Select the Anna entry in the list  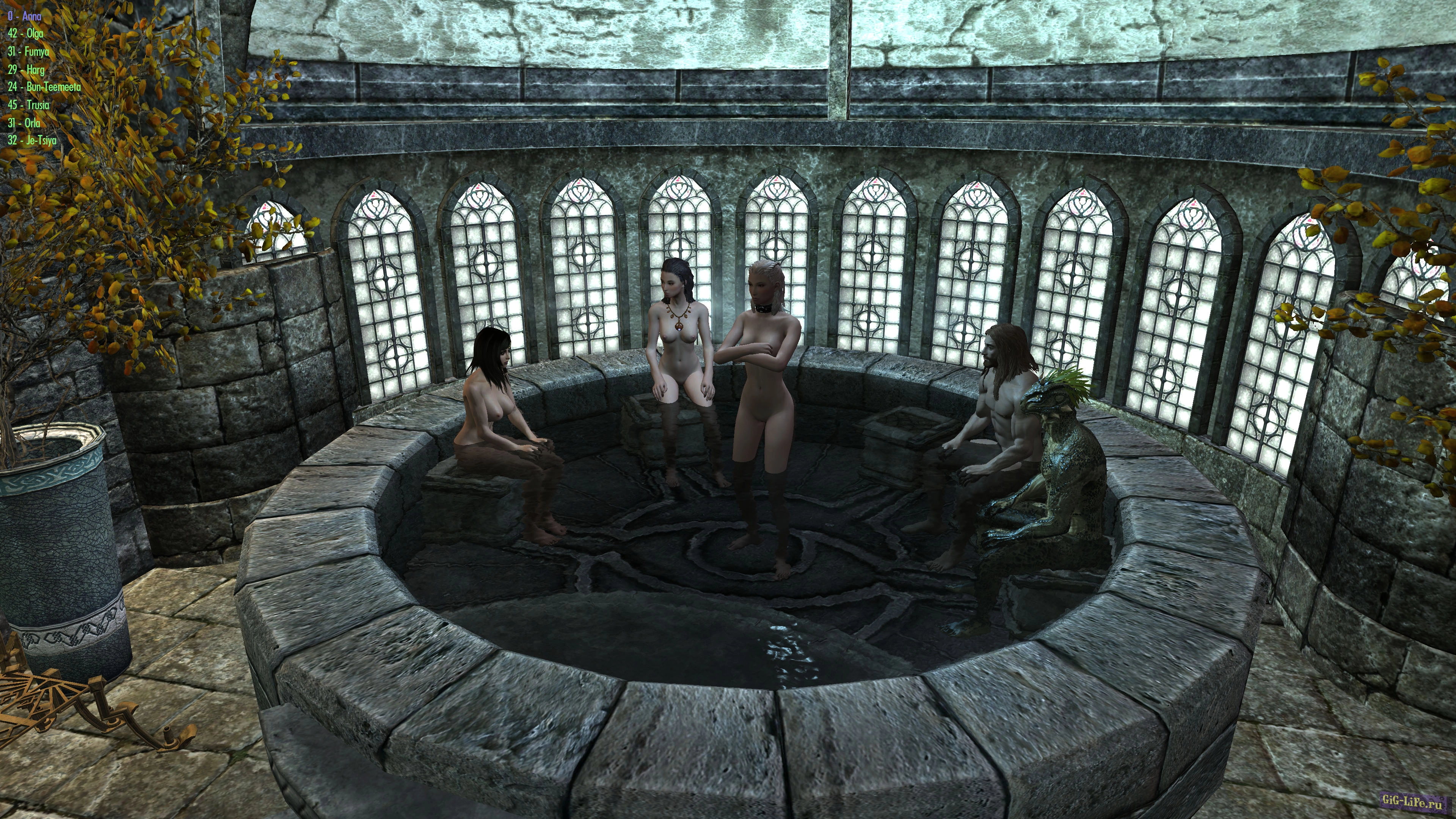(x=25, y=16)
